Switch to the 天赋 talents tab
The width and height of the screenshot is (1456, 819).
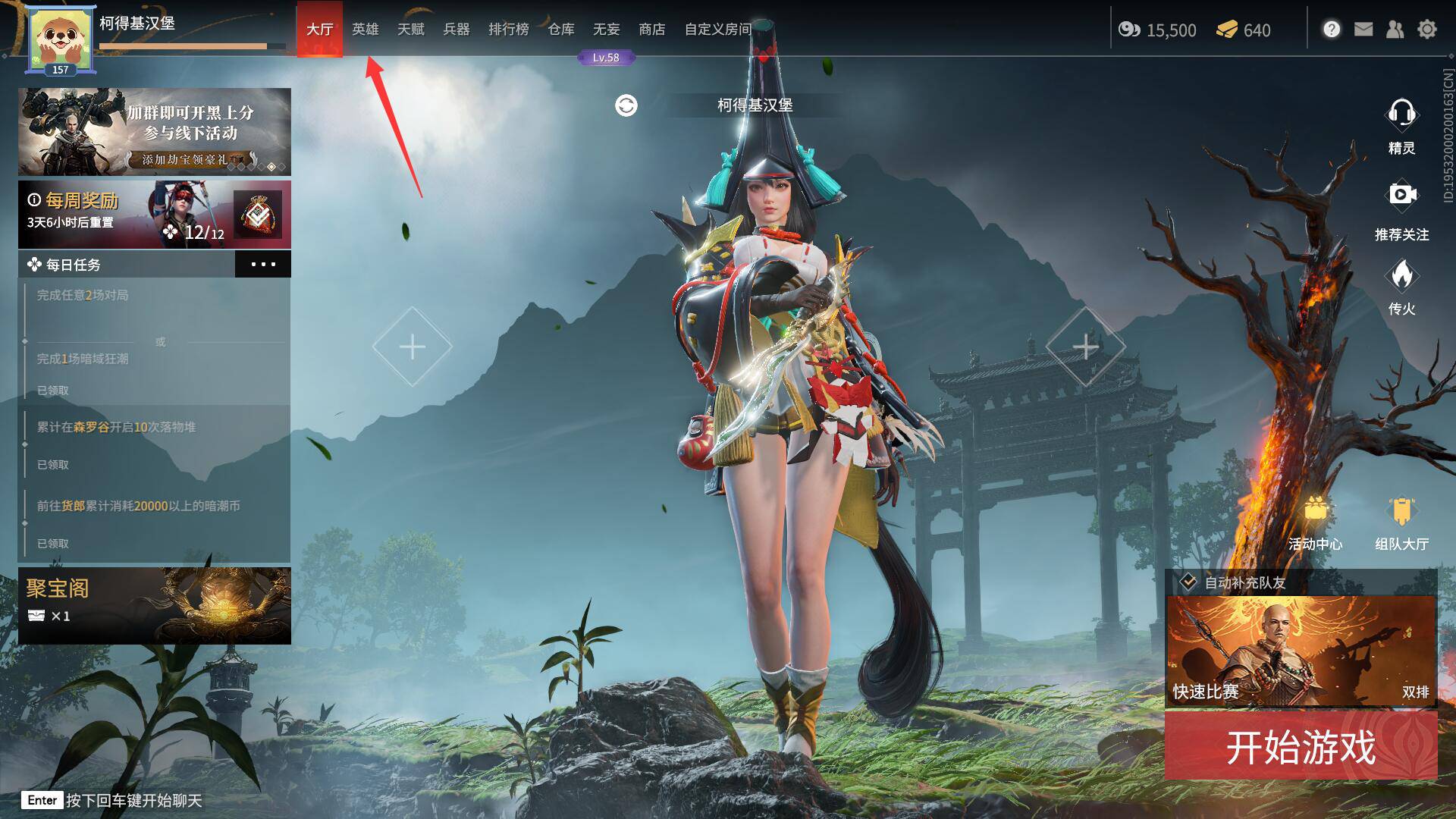(410, 30)
